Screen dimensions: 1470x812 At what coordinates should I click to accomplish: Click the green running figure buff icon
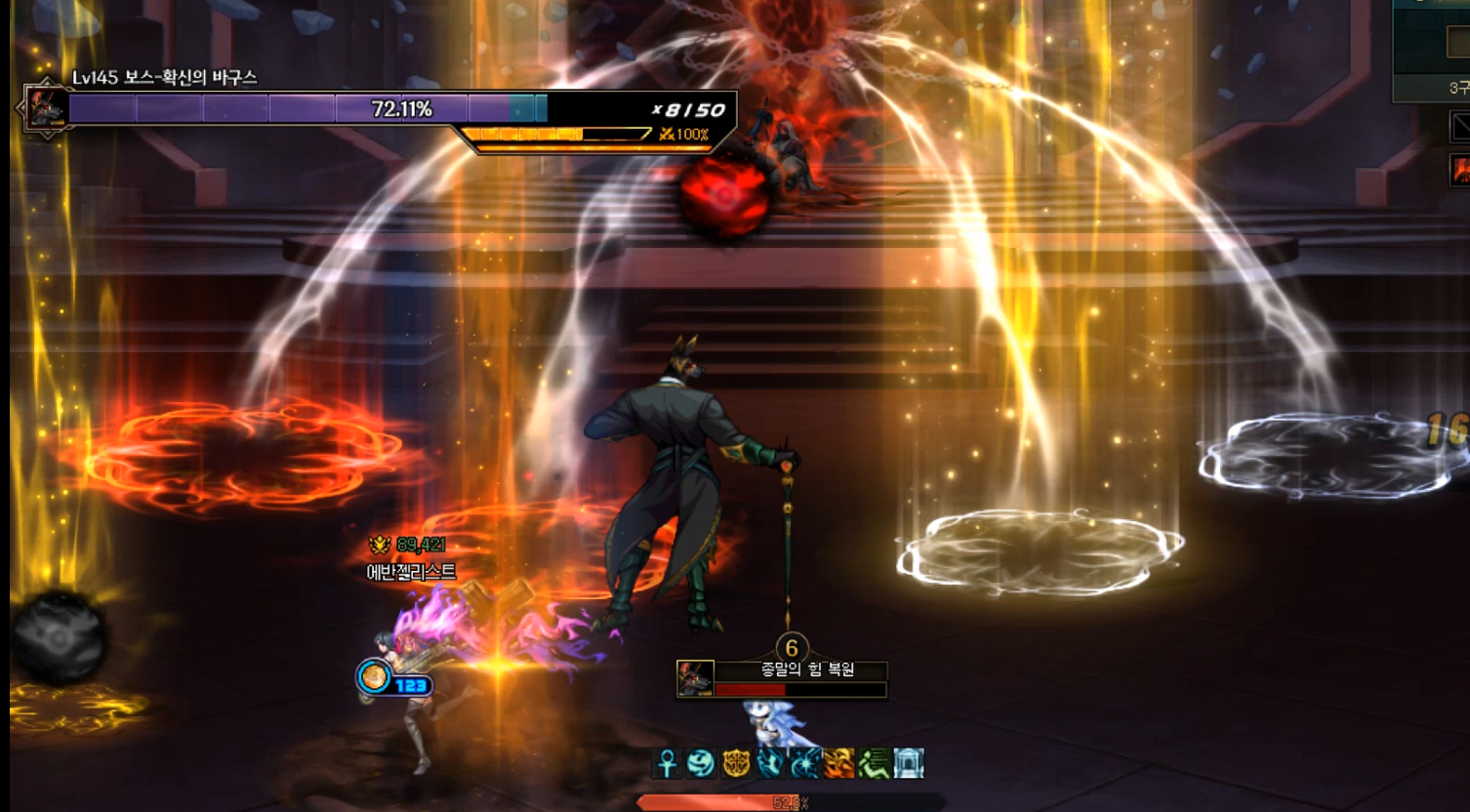click(x=874, y=763)
